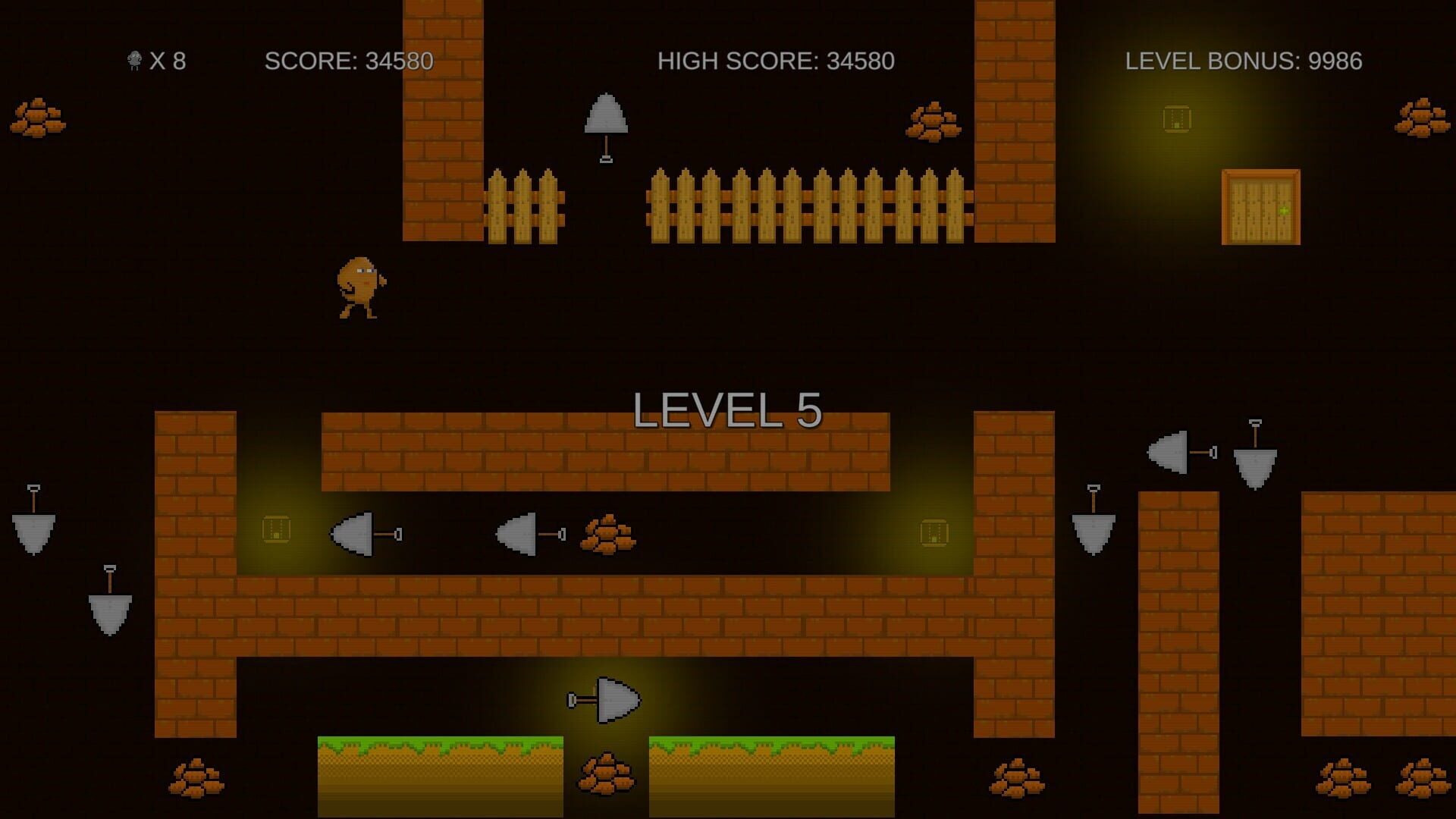Click the pair of shovels on the right side
This screenshot has width=1456, height=819.
point(1213,455)
